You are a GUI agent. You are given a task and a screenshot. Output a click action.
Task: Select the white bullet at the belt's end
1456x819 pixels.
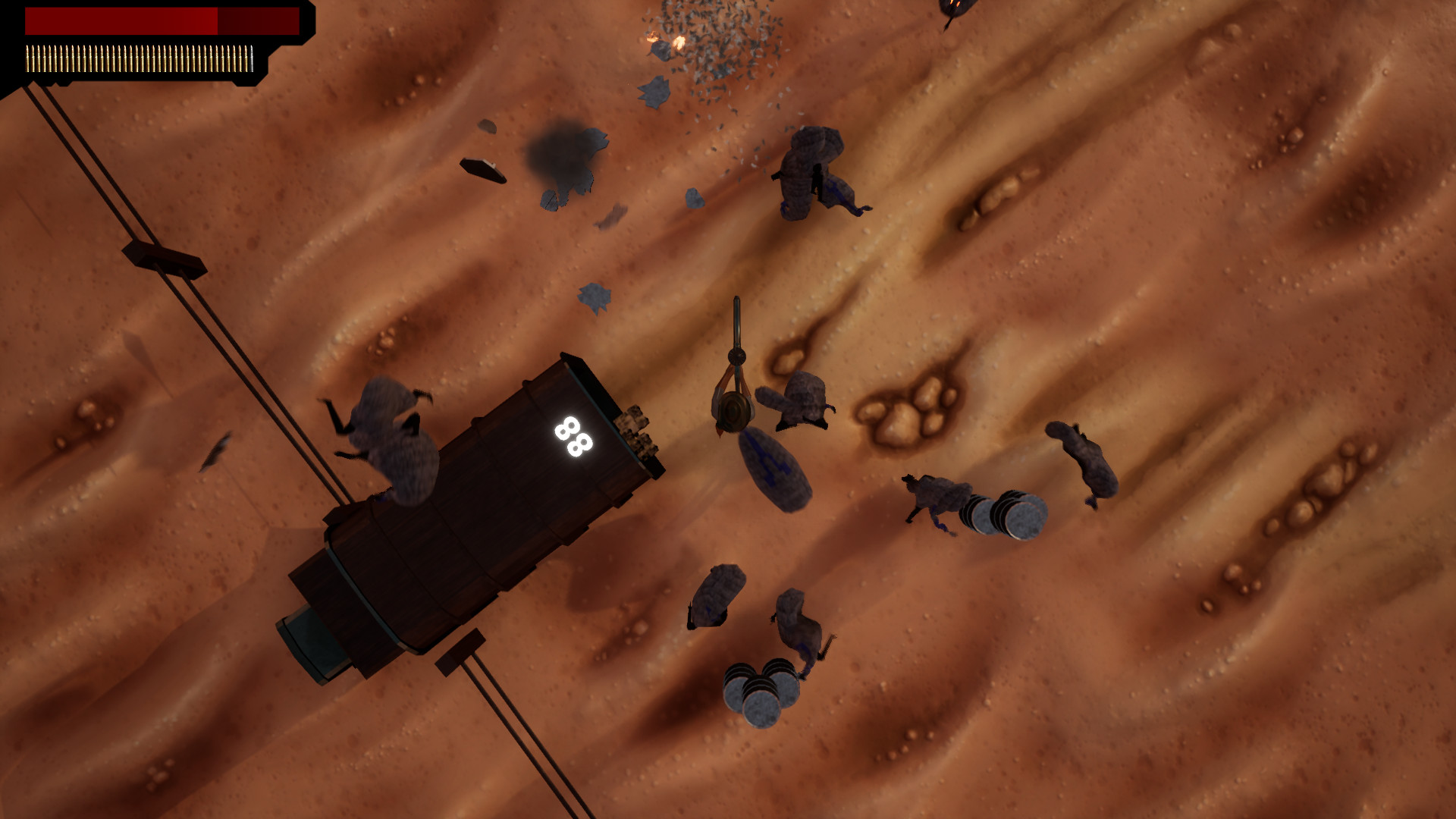[x=250, y=57]
